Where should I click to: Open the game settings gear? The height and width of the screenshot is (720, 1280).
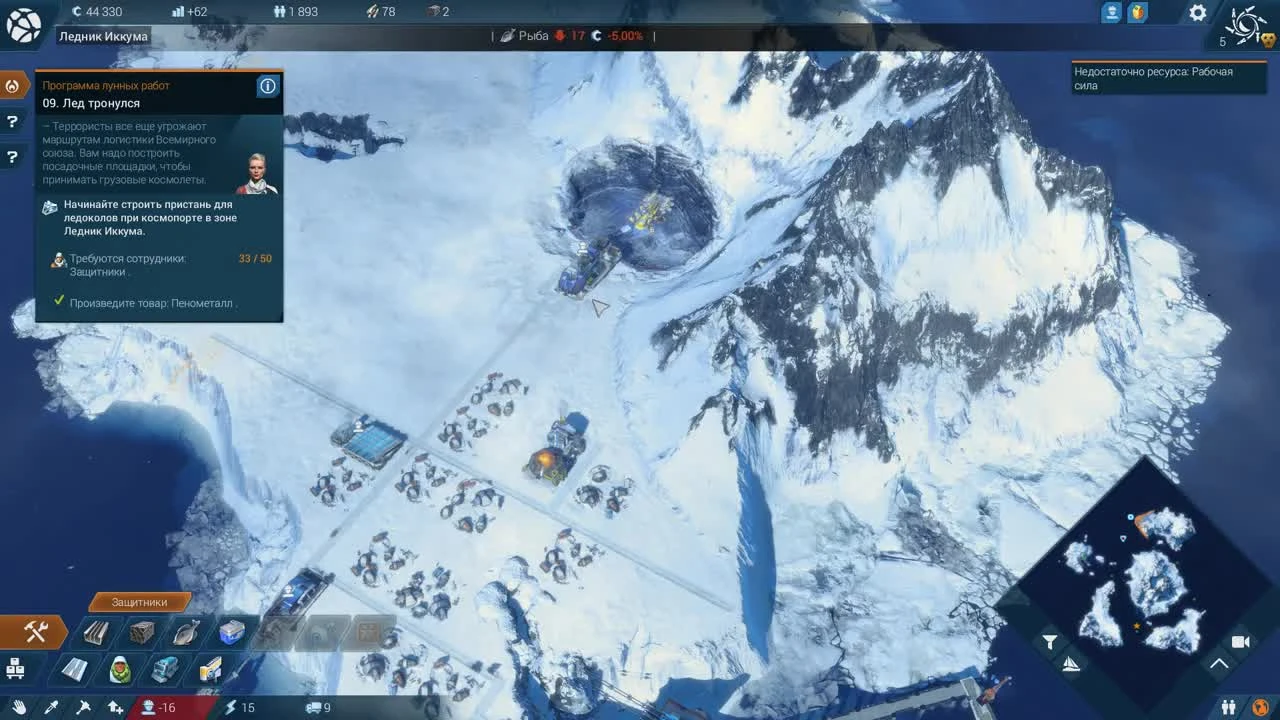[1197, 12]
